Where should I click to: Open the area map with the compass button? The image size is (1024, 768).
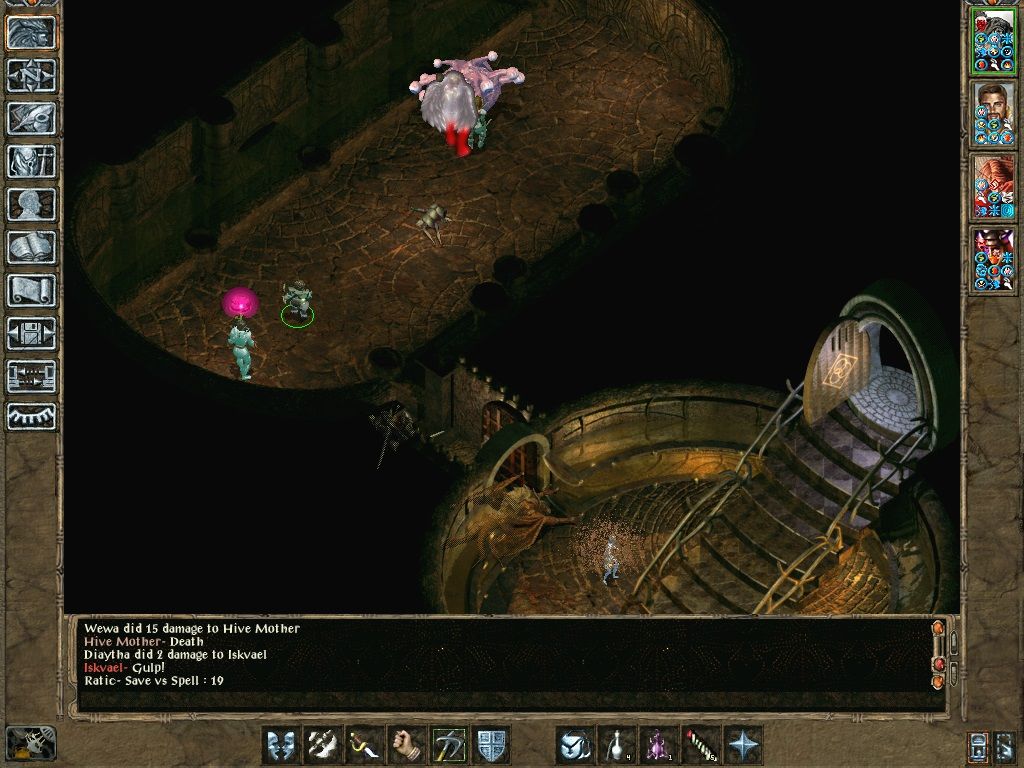(x=32, y=75)
